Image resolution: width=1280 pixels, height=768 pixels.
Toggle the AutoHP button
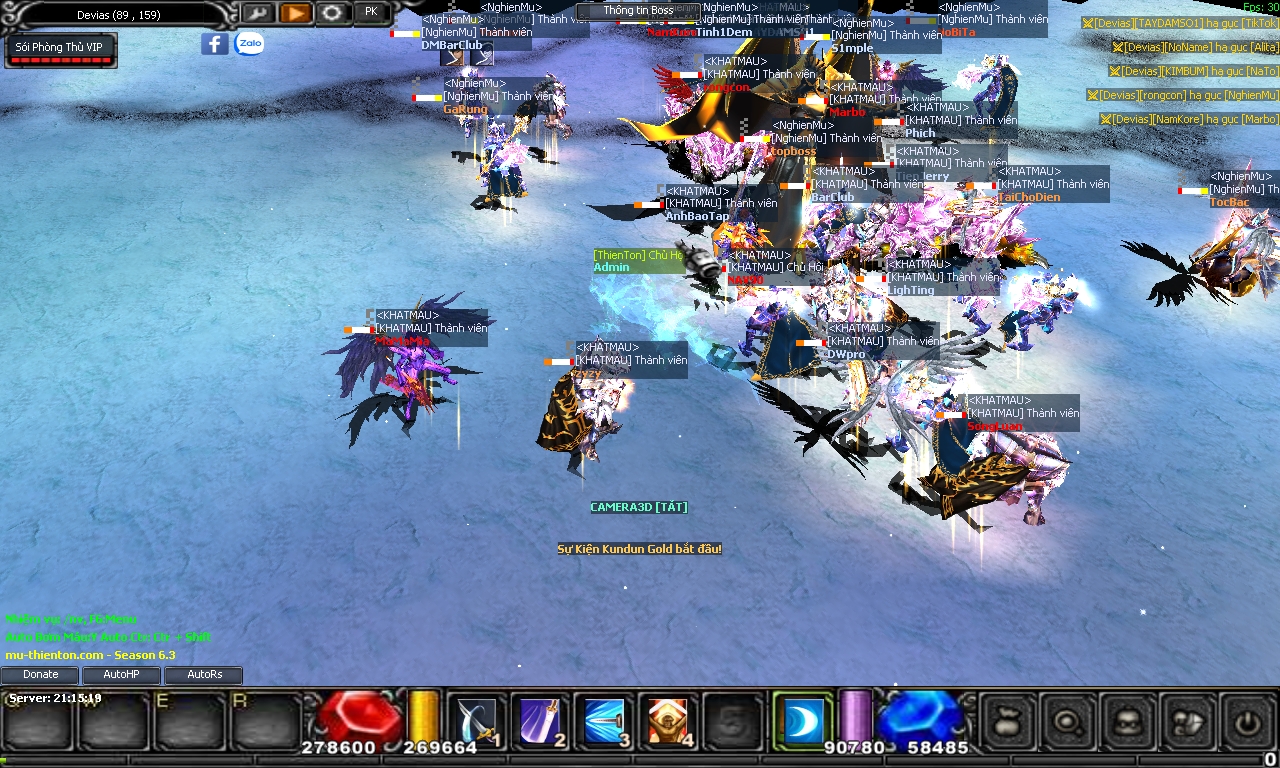pyautogui.click(x=121, y=675)
